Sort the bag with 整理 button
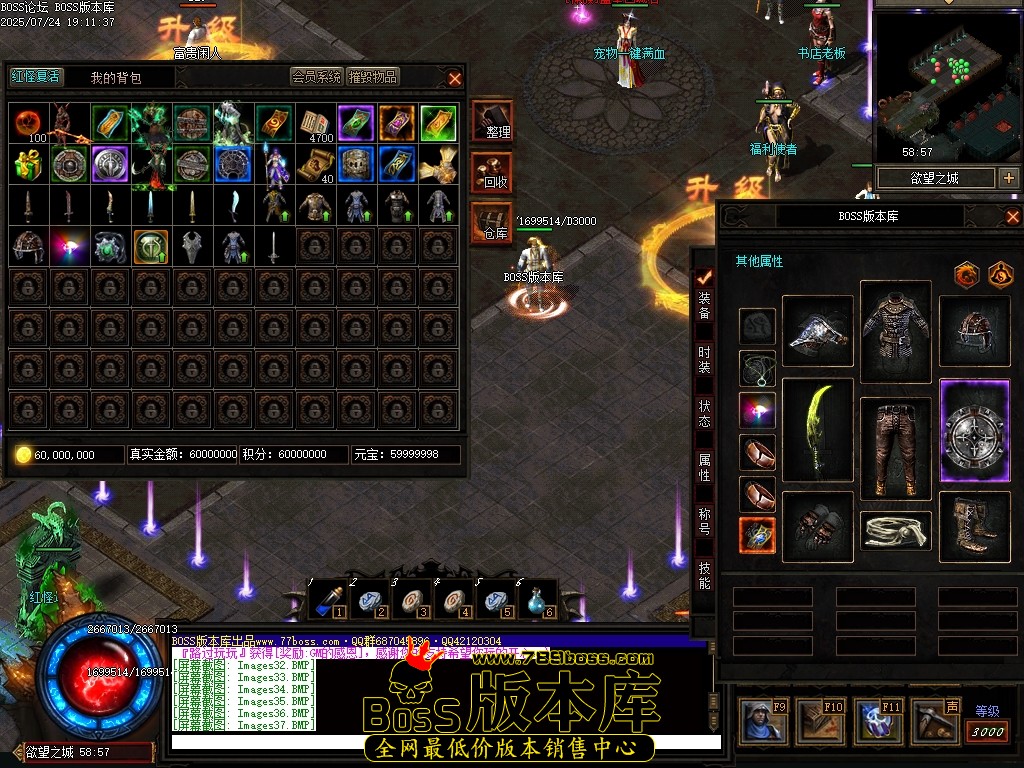Image resolution: width=1024 pixels, height=768 pixels. point(492,121)
